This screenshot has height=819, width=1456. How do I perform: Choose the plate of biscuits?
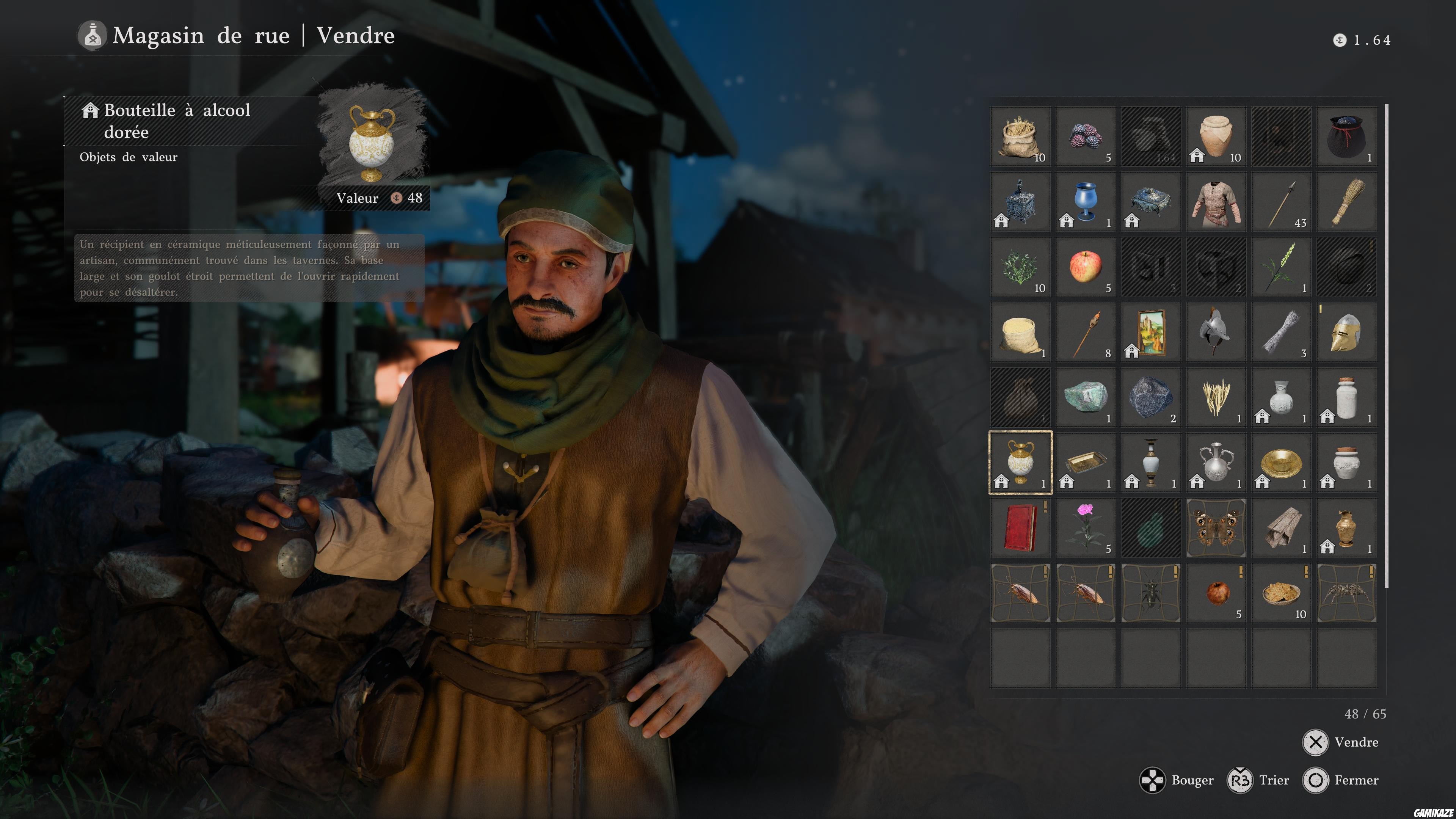(x=1281, y=593)
